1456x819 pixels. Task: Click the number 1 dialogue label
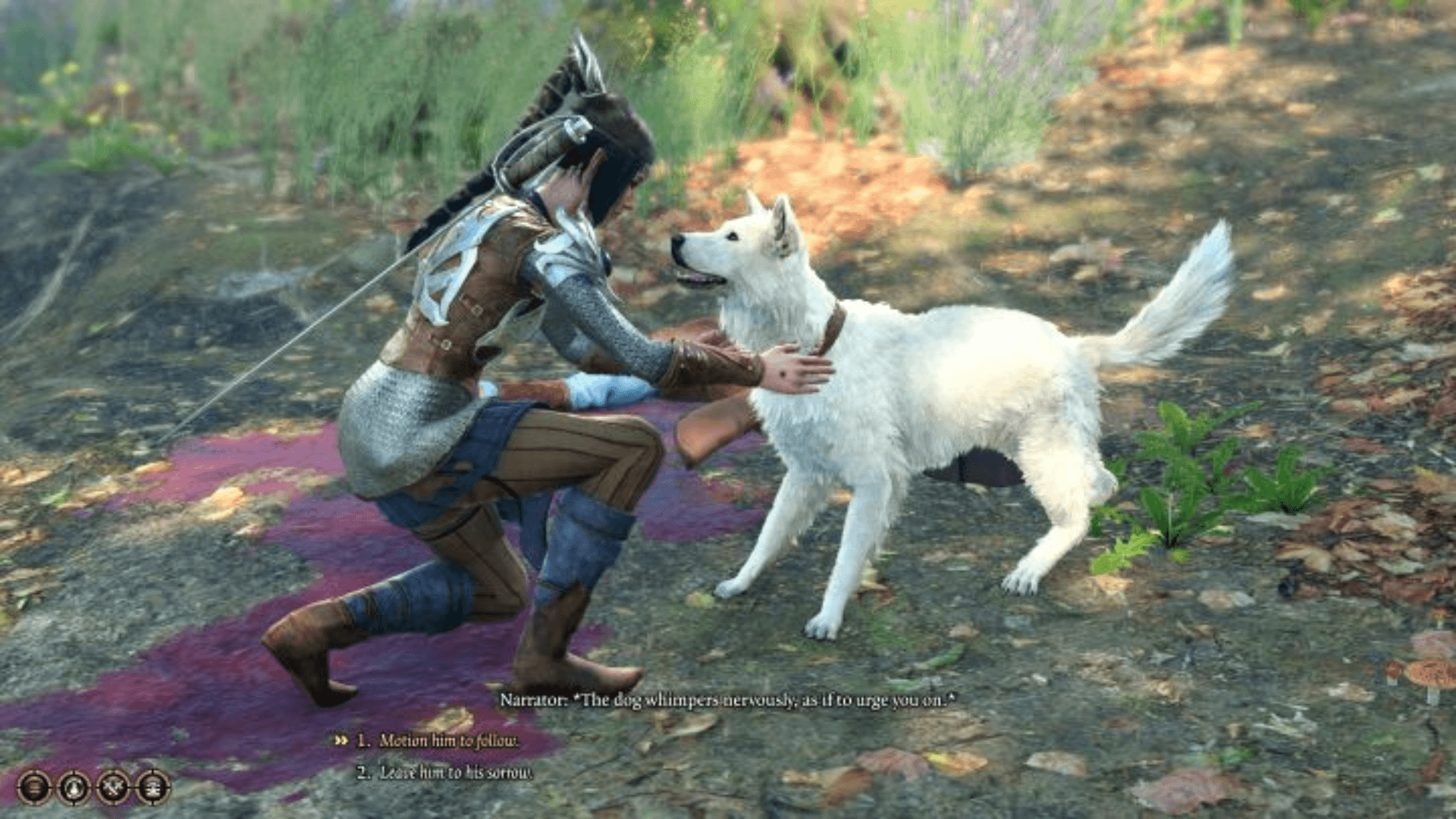[x=362, y=740]
